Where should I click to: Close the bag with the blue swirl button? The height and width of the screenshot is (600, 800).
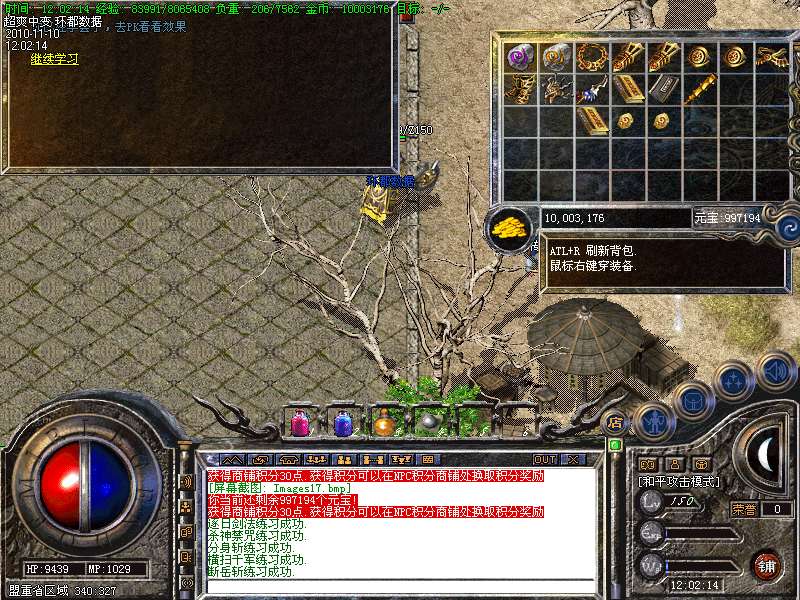(787, 227)
